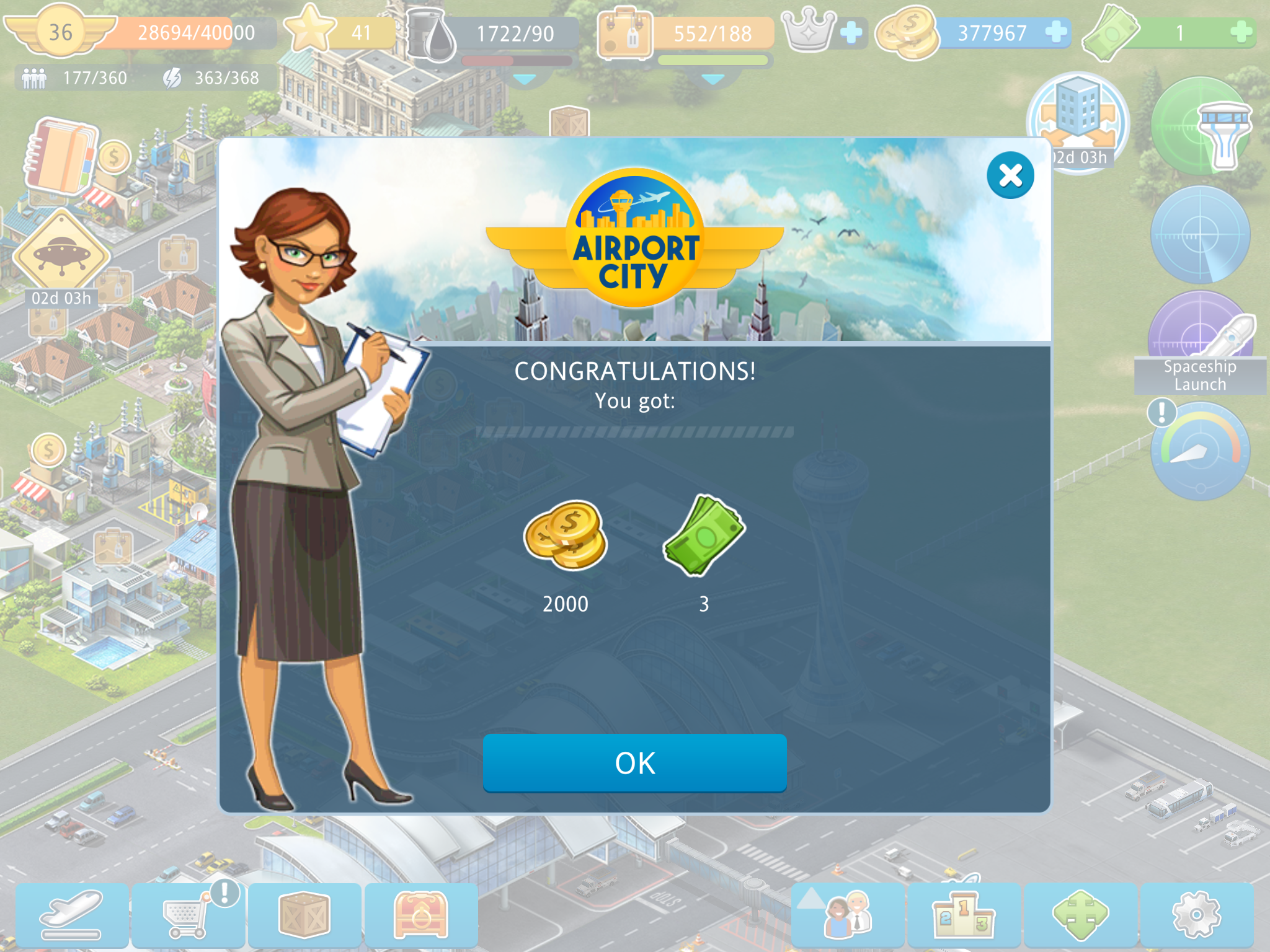Viewport: 1270px width, 952px height.
Task: Open the settings gear menu
Action: pos(1196,915)
